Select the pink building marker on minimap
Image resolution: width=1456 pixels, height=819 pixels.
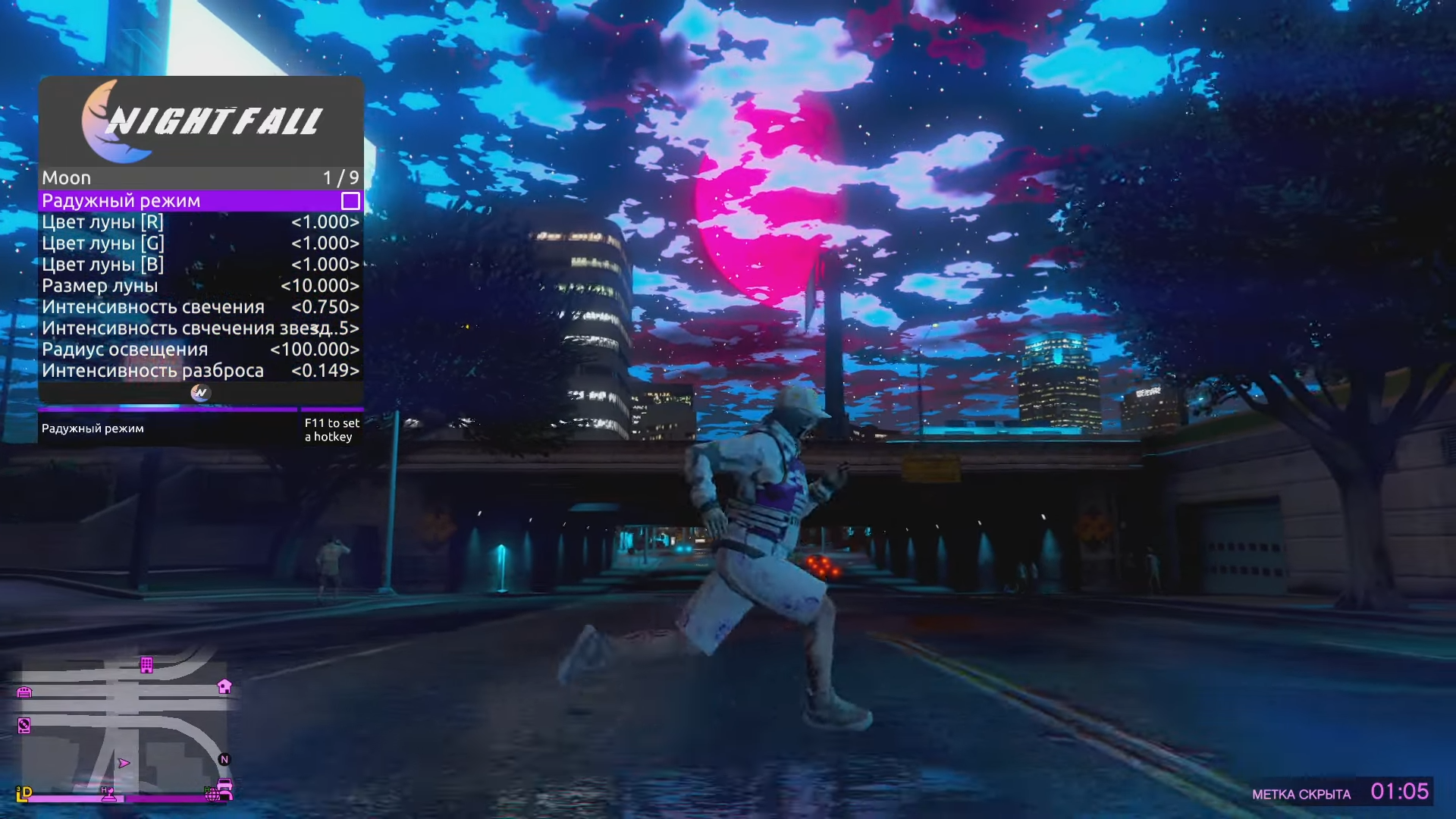tap(146, 665)
